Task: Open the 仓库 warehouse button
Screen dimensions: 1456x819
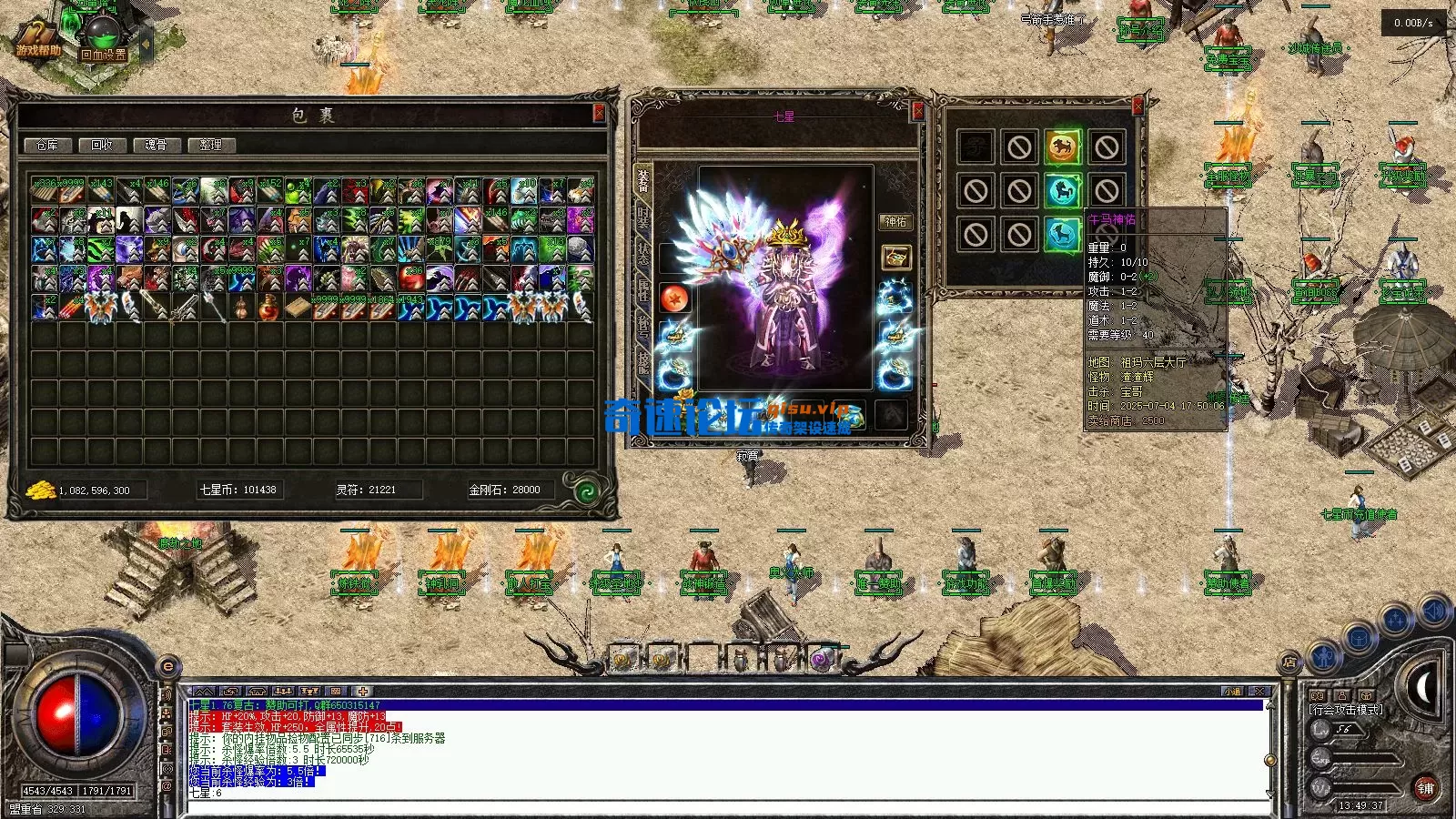Action: point(47,146)
